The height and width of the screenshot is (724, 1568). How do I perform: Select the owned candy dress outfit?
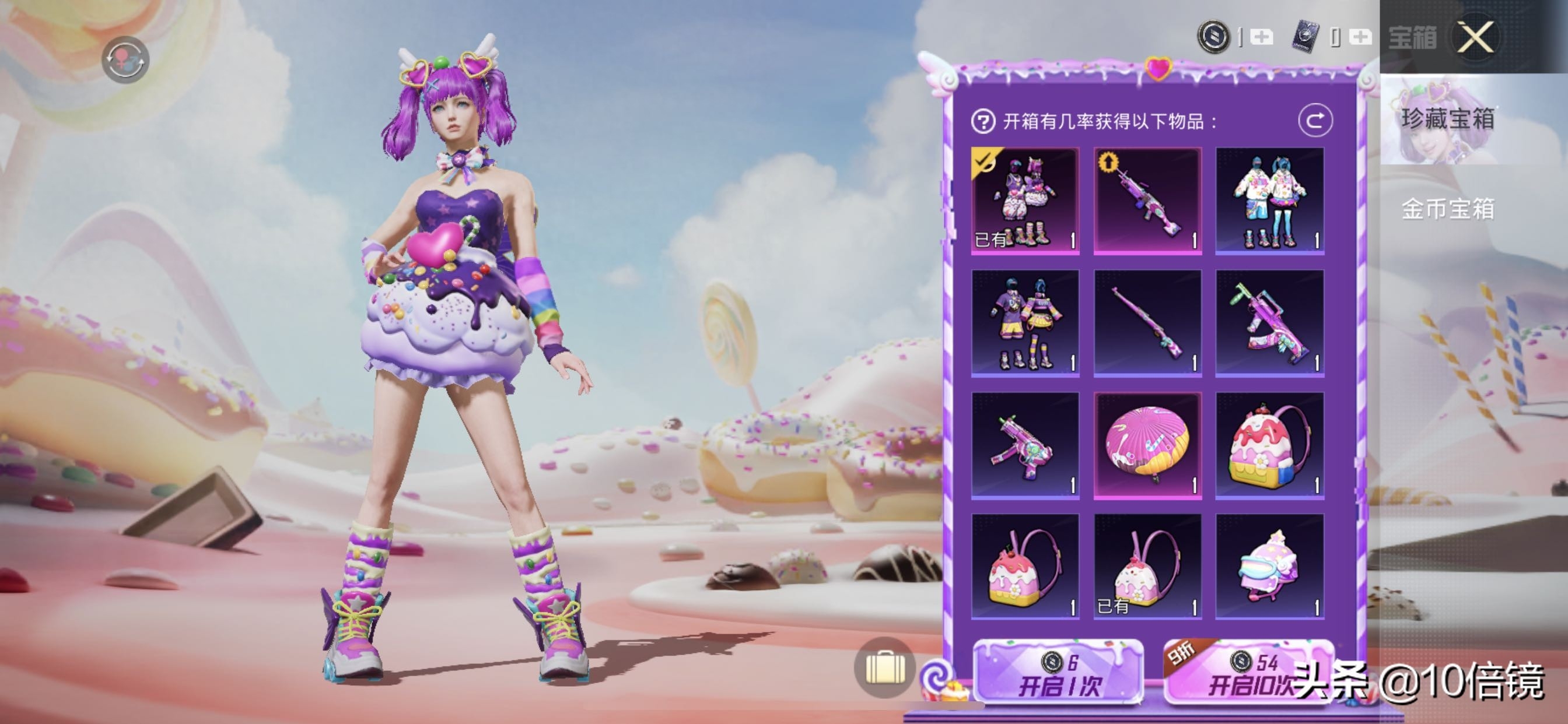[x=1025, y=201]
